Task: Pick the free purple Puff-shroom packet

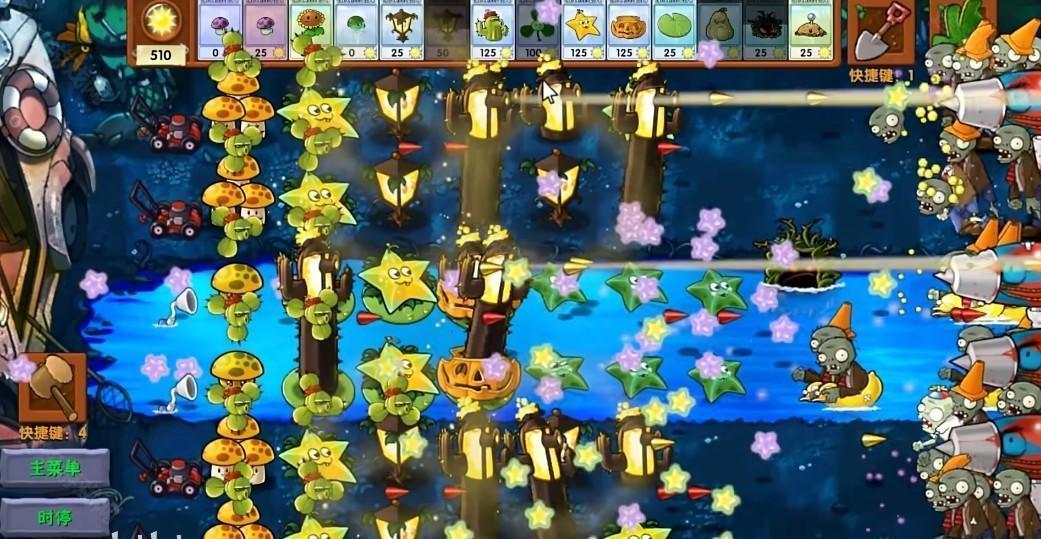Action: 221,30
